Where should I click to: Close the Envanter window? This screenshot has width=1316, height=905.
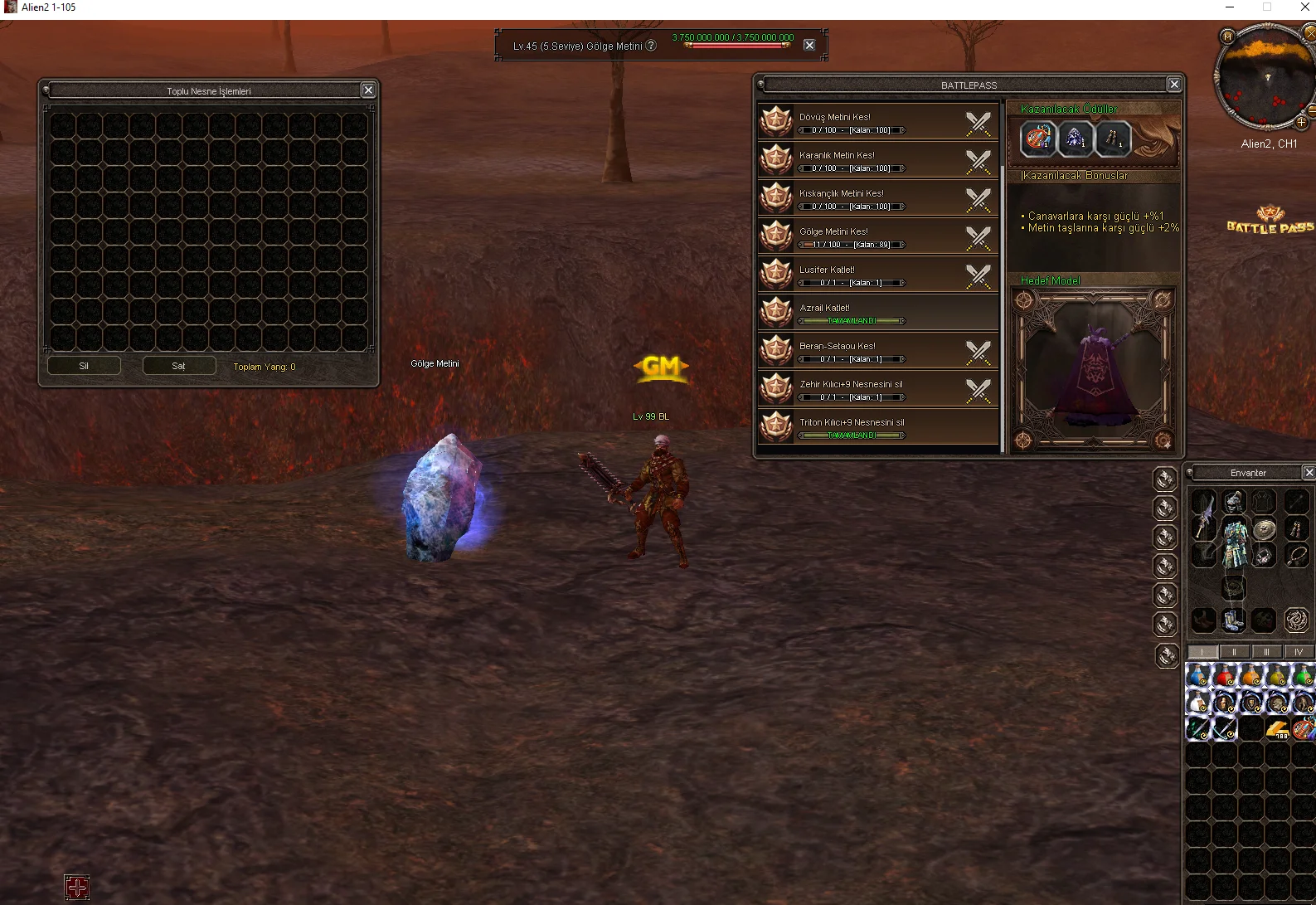1309,473
